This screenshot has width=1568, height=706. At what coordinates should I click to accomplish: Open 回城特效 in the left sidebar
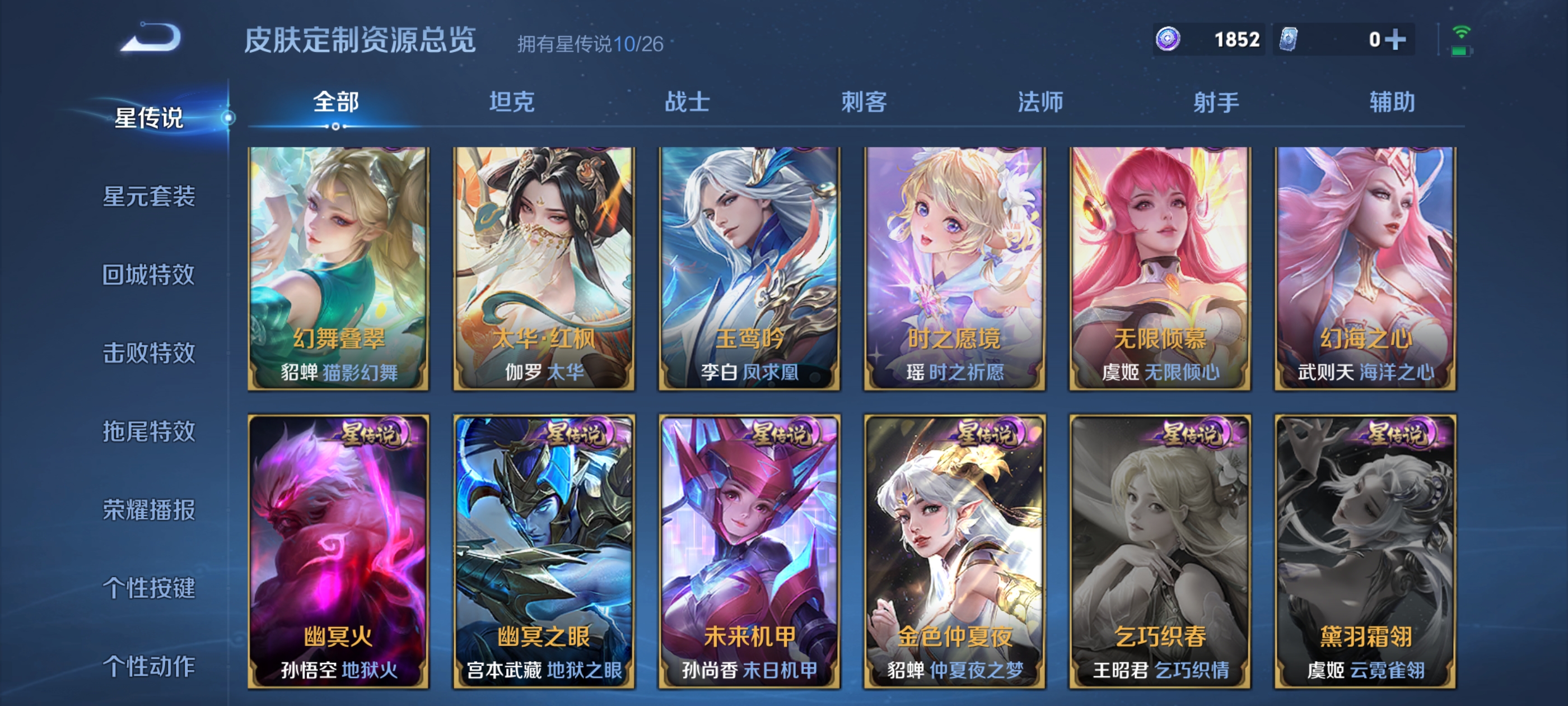tap(150, 275)
